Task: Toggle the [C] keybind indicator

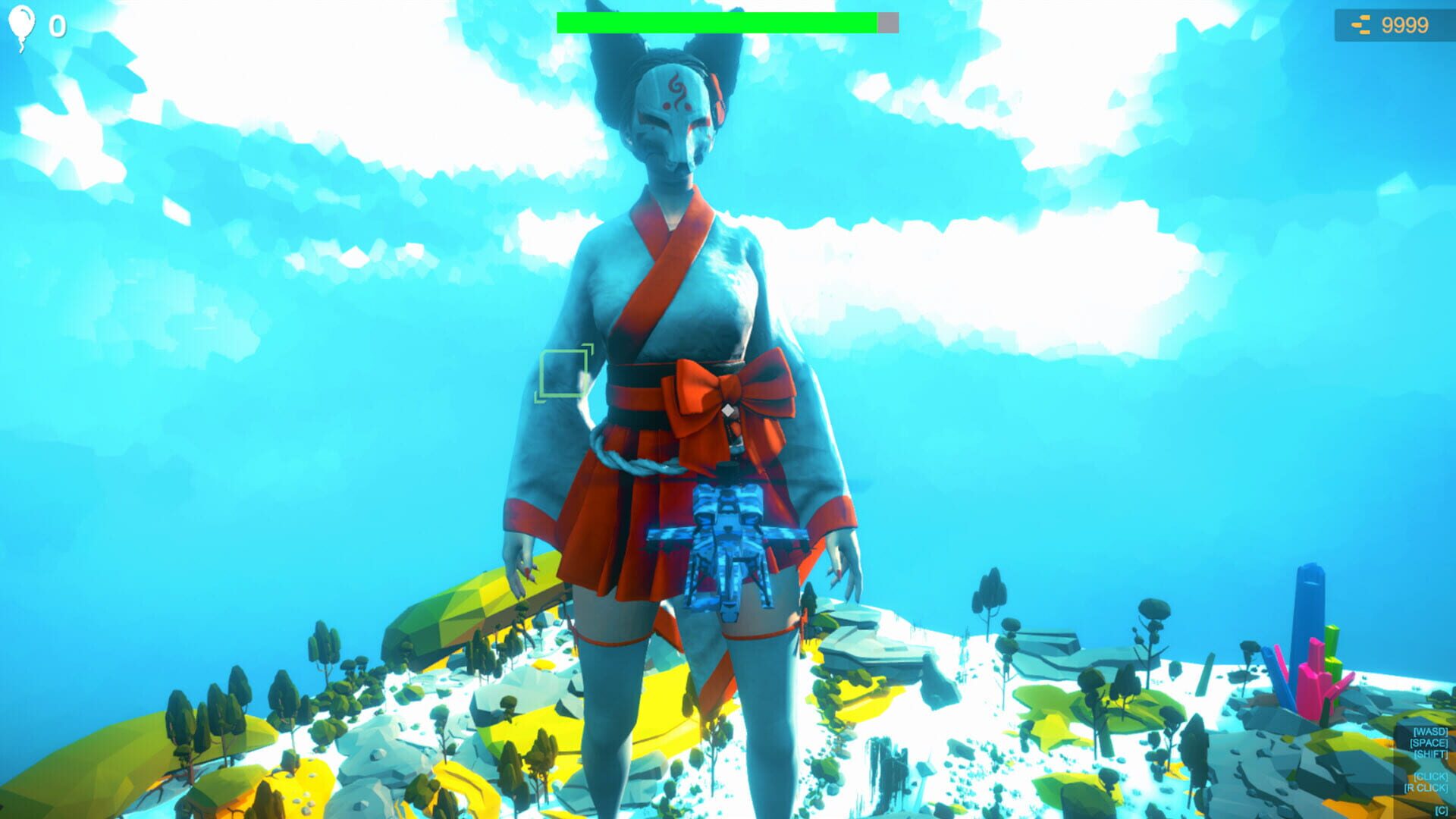Action: (1441, 810)
